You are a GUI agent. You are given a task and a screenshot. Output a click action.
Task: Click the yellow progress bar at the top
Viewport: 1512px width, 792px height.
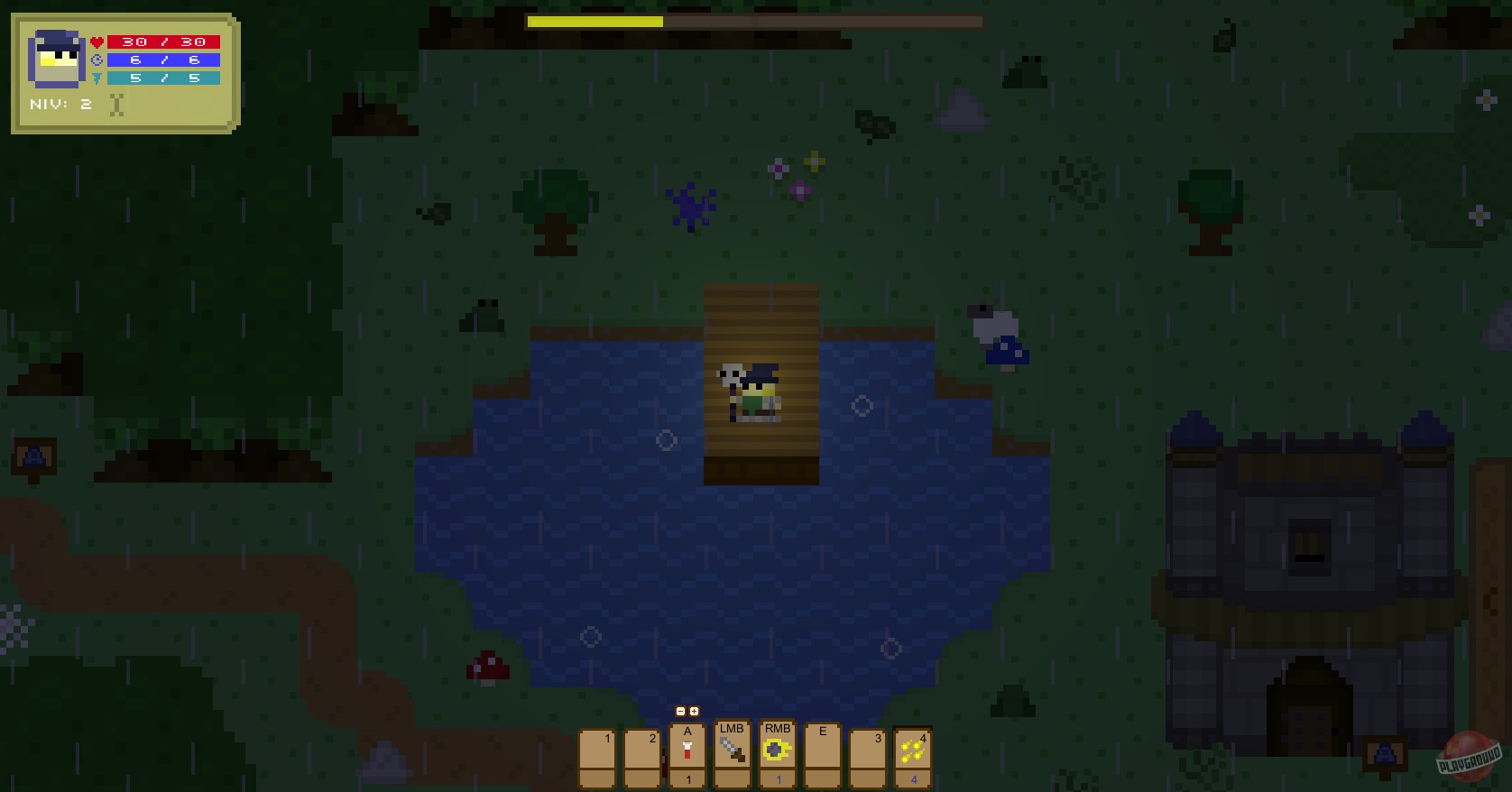pos(595,21)
